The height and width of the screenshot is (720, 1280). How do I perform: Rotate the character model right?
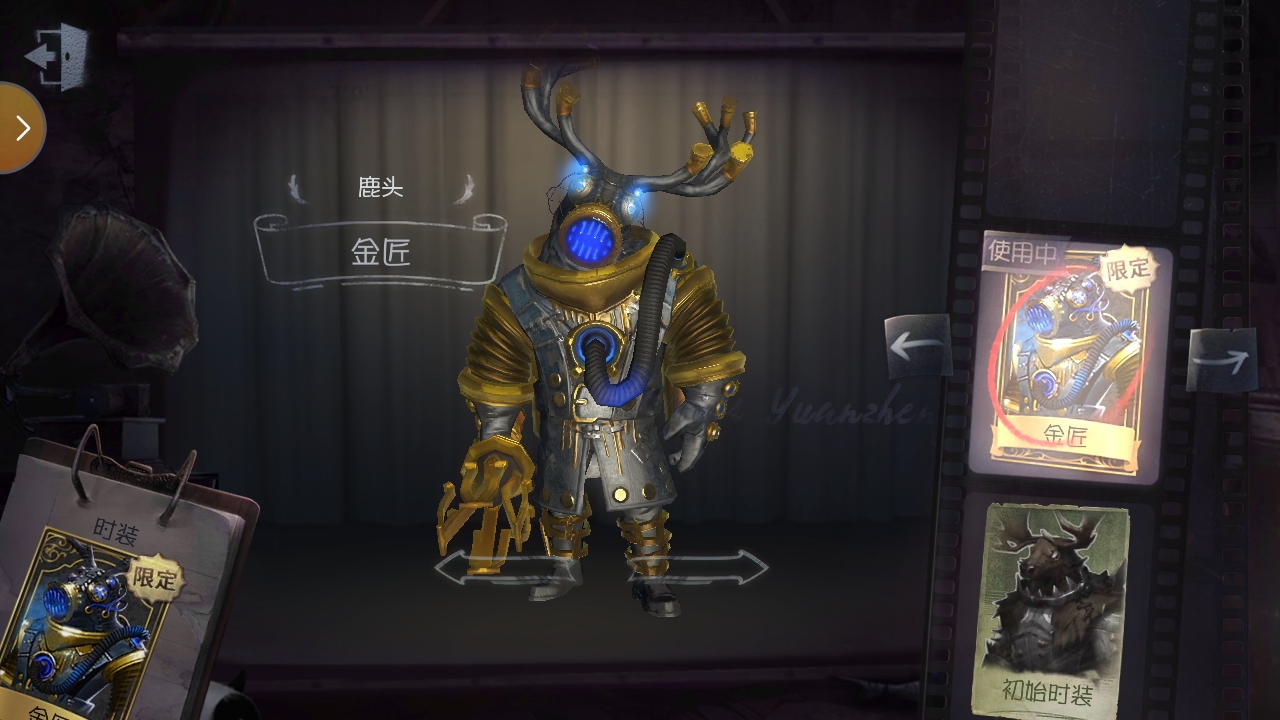coord(710,568)
